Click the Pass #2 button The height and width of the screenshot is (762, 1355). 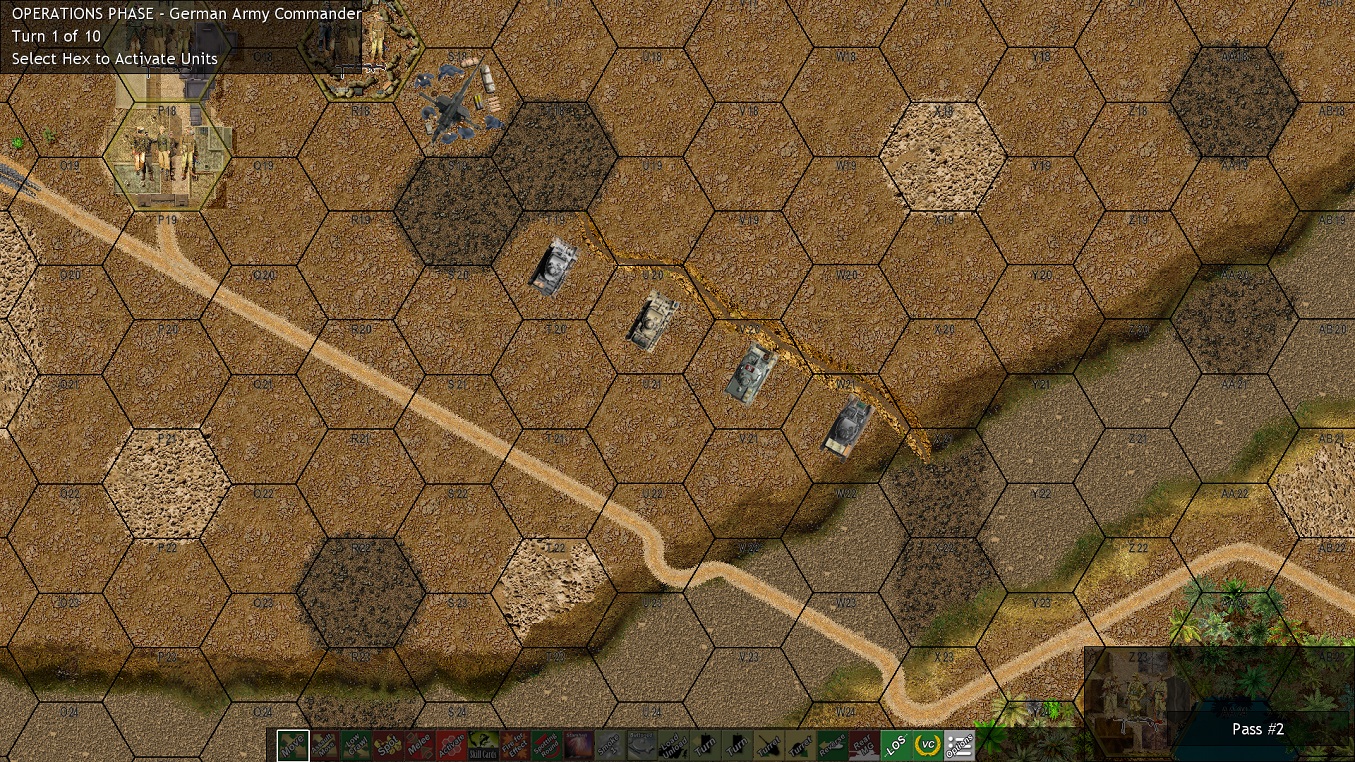click(x=1257, y=729)
